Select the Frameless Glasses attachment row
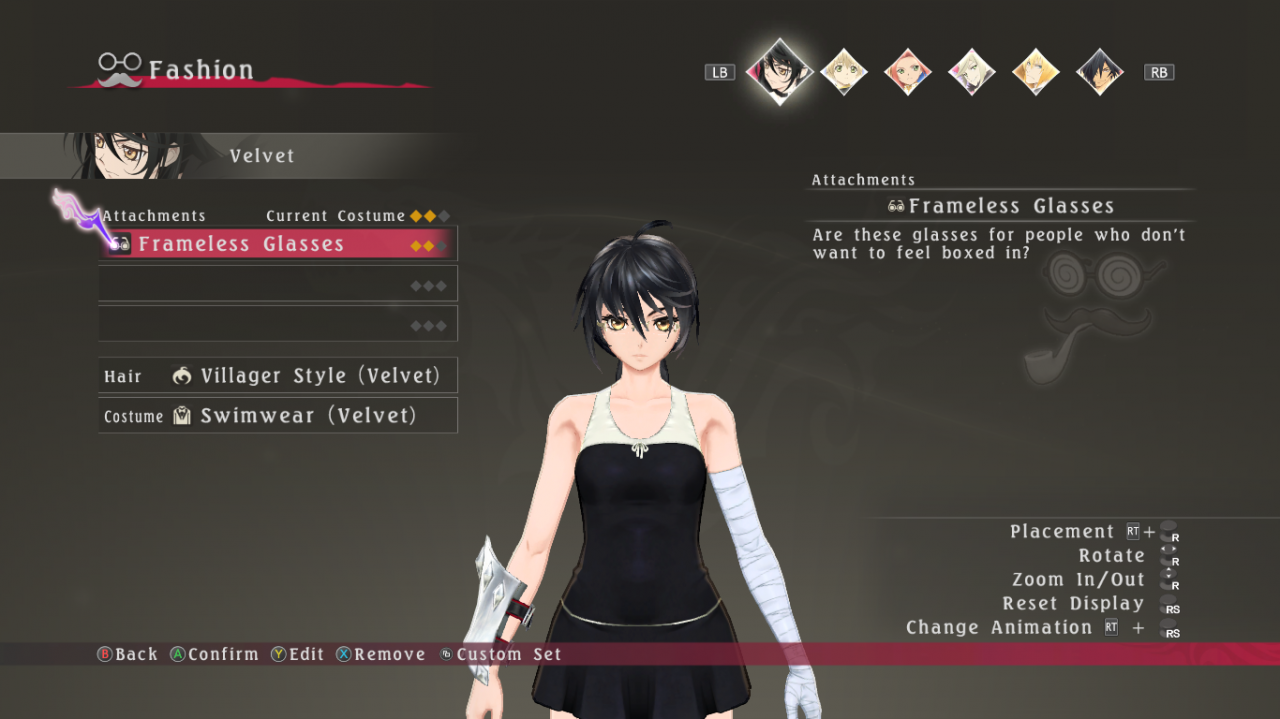This screenshot has height=719, width=1280. point(278,244)
